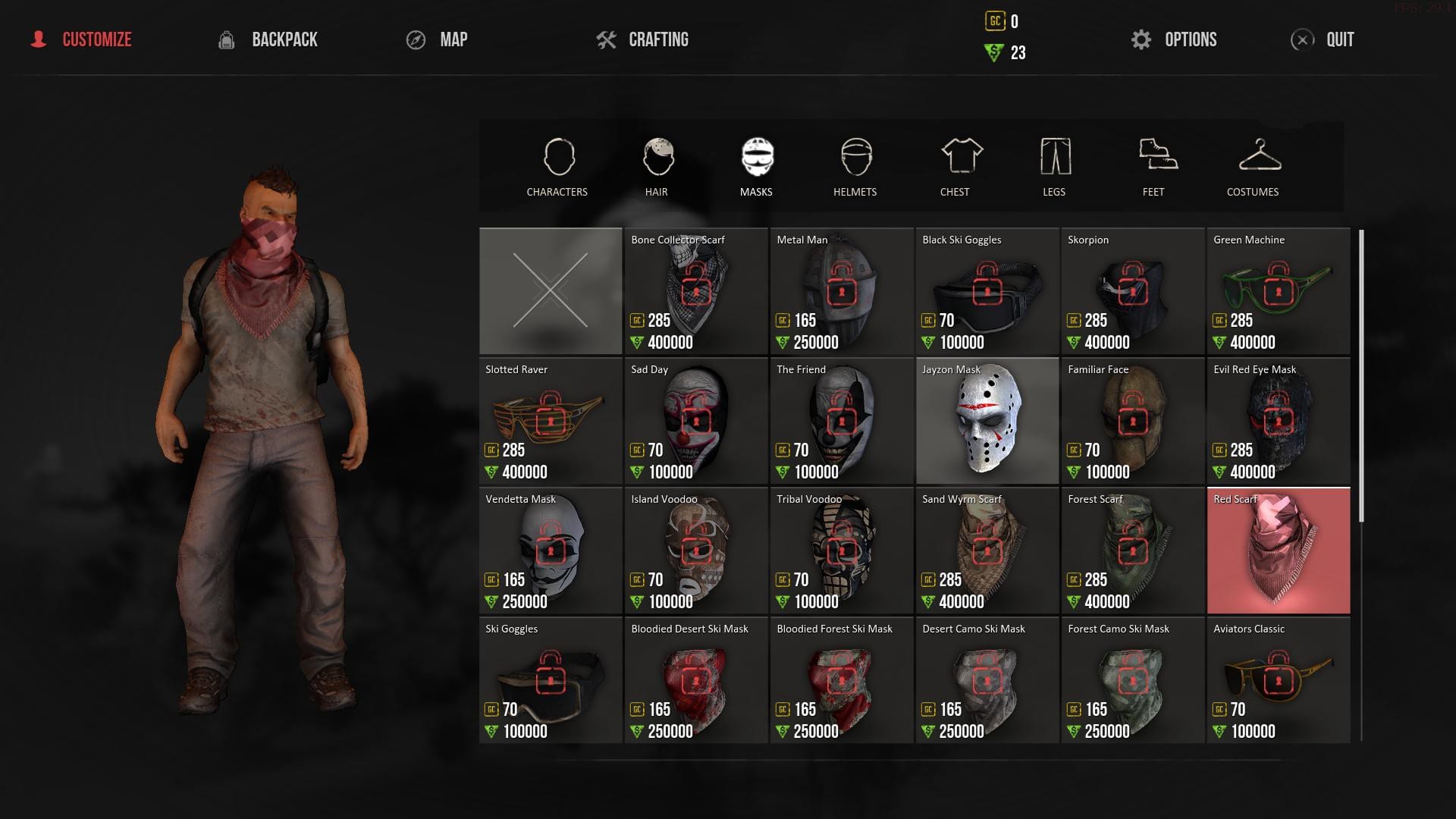
Task: Switch to the Chest clothing tab
Action: [x=955, y=168]
